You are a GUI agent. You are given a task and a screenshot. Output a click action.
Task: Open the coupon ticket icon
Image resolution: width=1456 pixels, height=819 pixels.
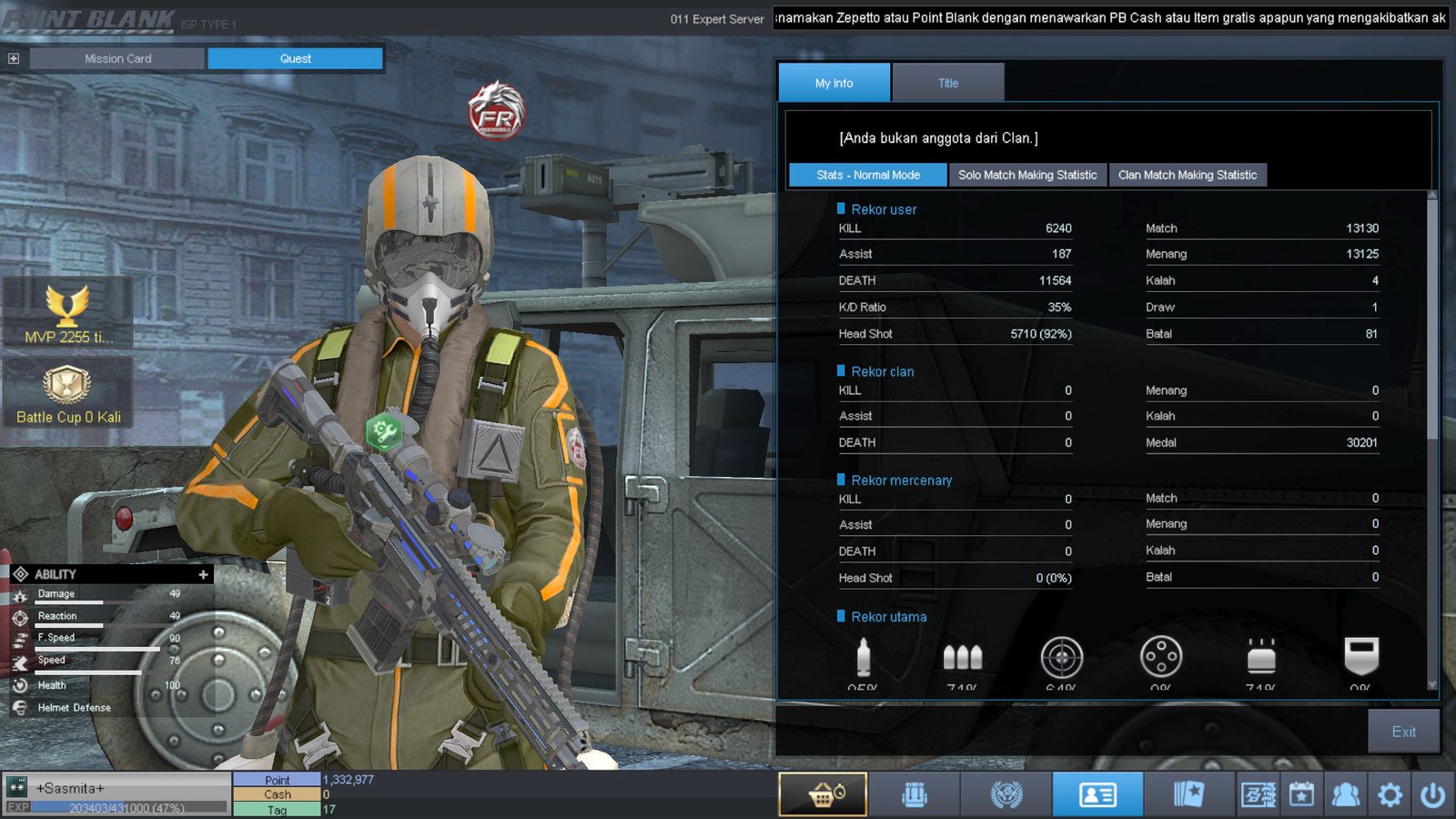click(x=1258, y=794)
